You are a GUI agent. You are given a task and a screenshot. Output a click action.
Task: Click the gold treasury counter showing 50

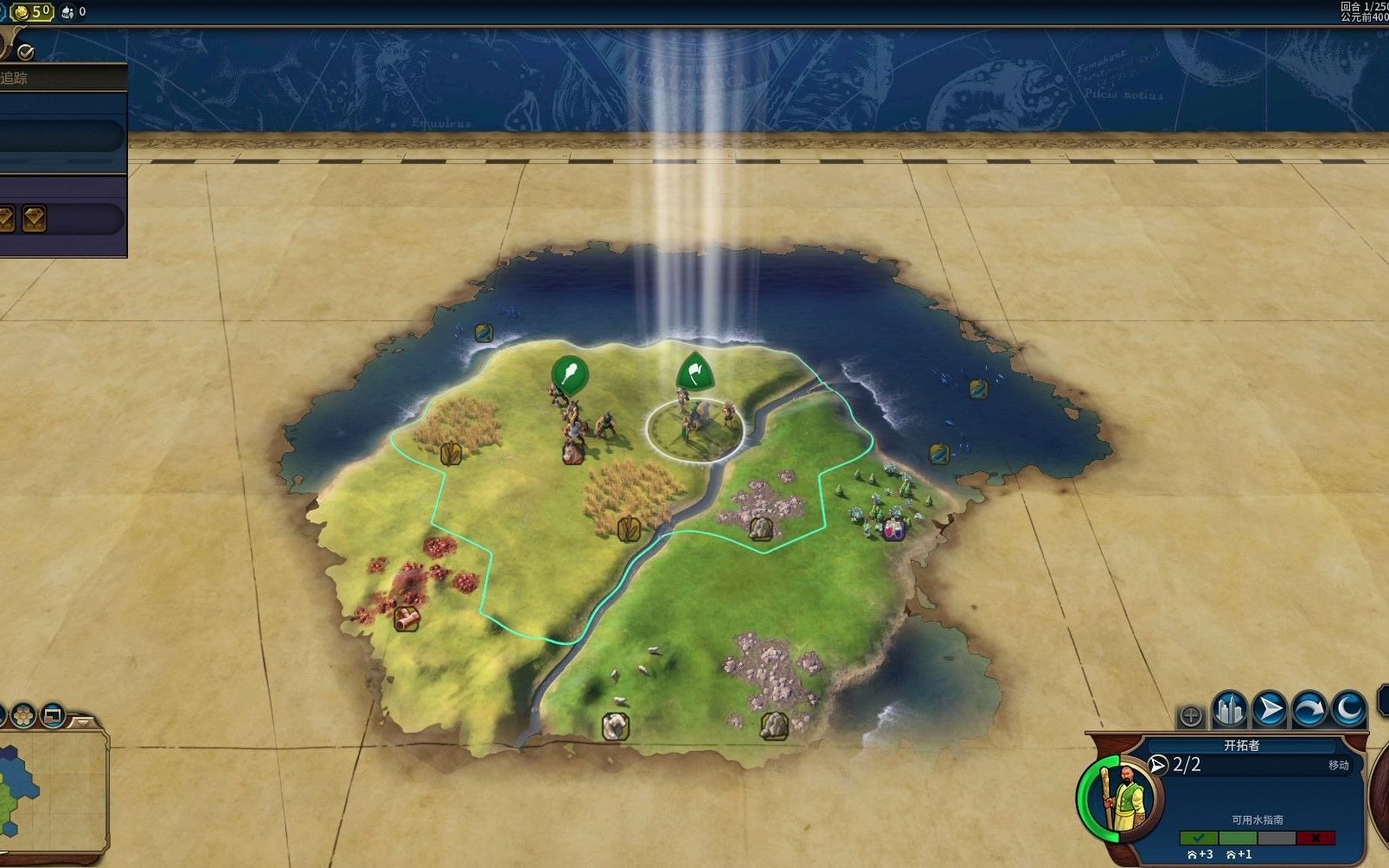coord(34,11)
